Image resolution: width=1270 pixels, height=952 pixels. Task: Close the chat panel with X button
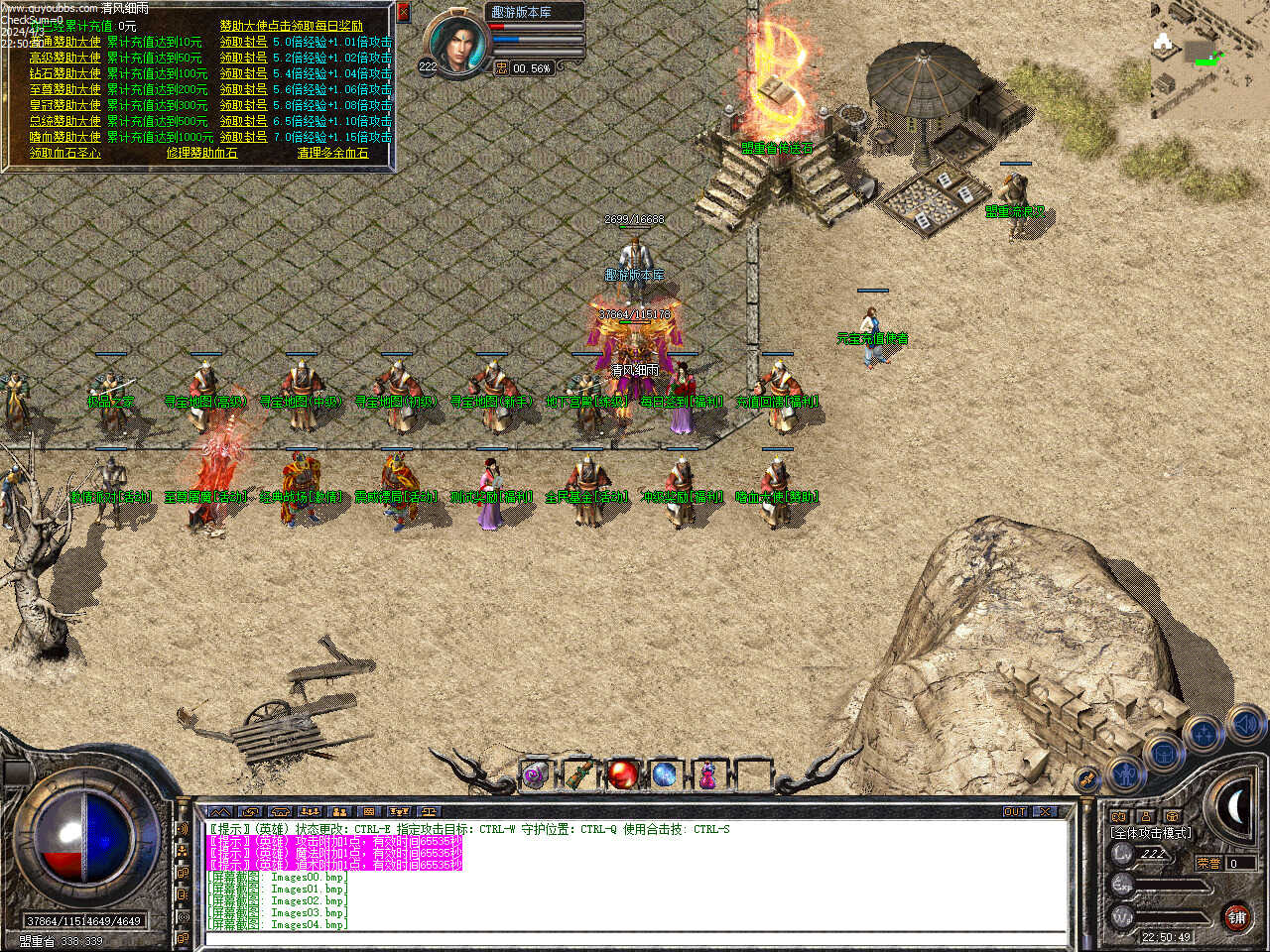click(1045, 811)
